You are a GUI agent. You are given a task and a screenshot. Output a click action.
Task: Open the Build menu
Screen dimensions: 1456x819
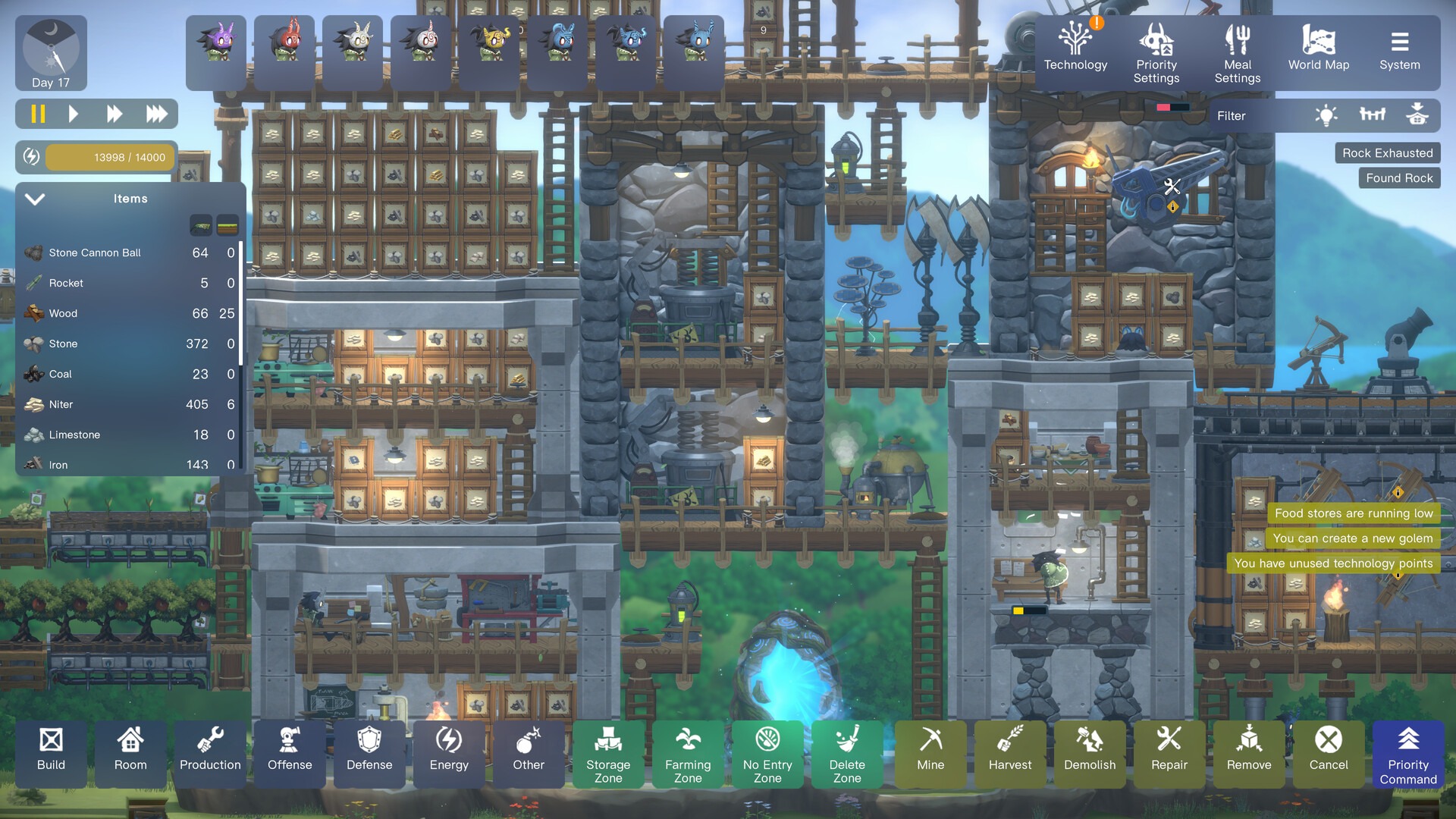coord(51,751)
